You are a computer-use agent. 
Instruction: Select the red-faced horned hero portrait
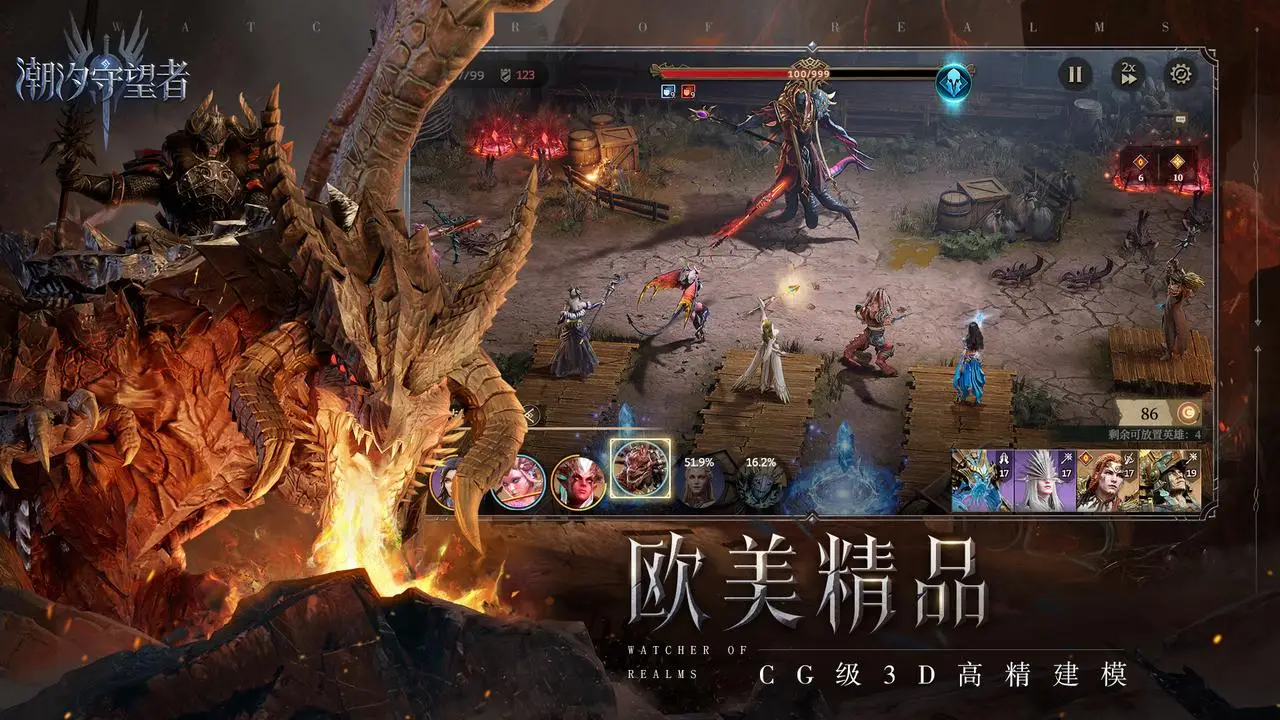click(578, 482)
